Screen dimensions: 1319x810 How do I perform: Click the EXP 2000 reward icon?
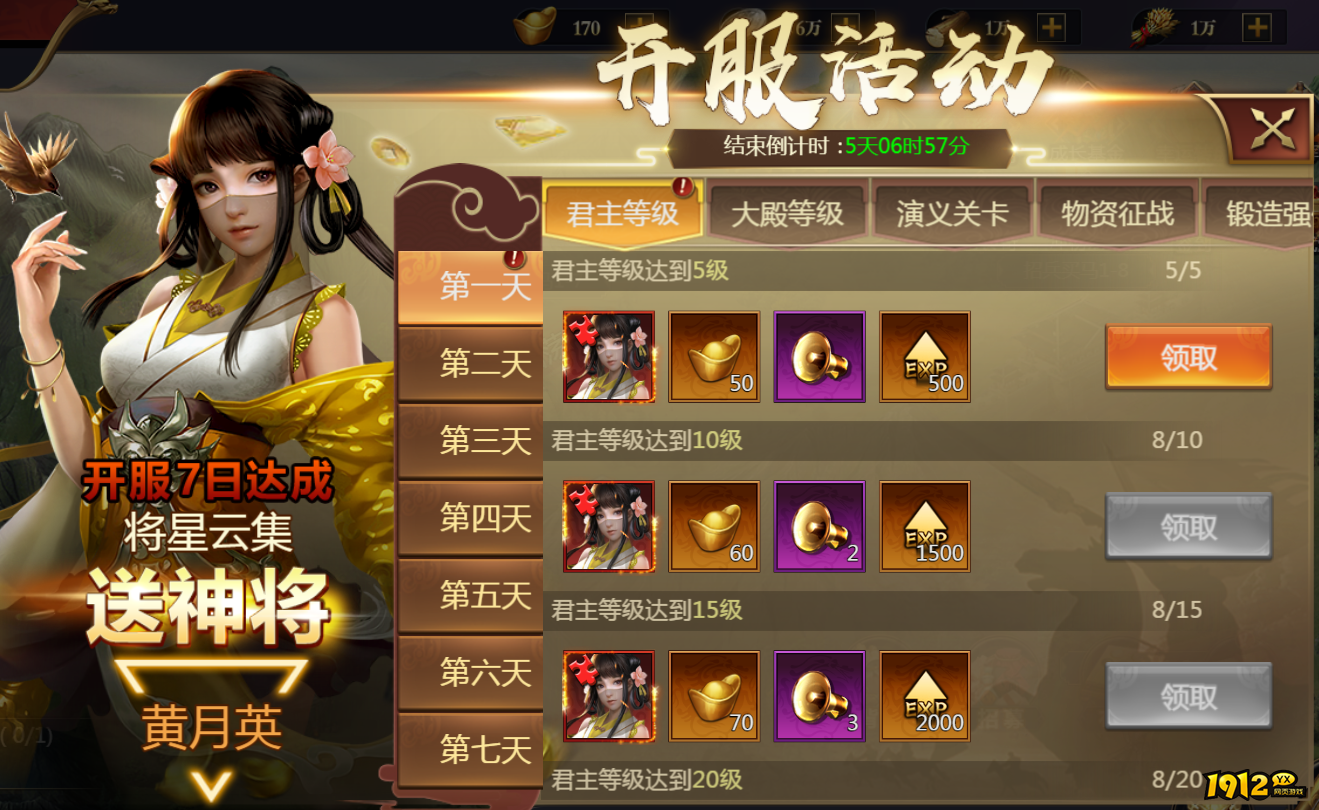[x=924, y=697]
